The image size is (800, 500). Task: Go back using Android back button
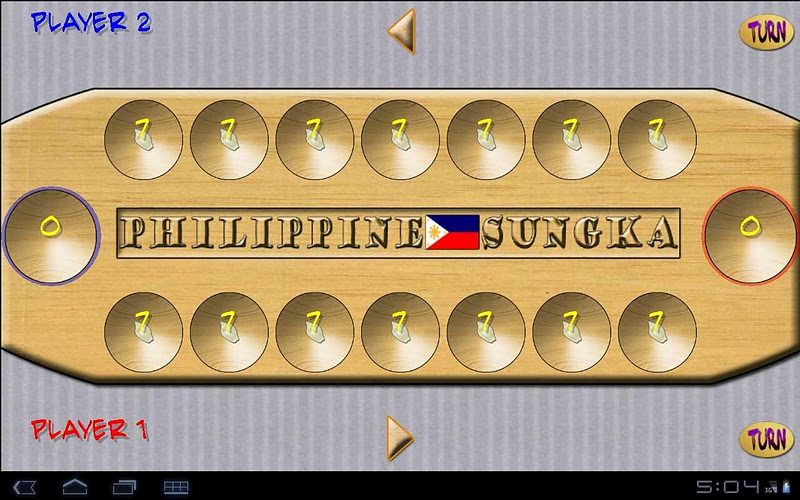tap(27, 486)
